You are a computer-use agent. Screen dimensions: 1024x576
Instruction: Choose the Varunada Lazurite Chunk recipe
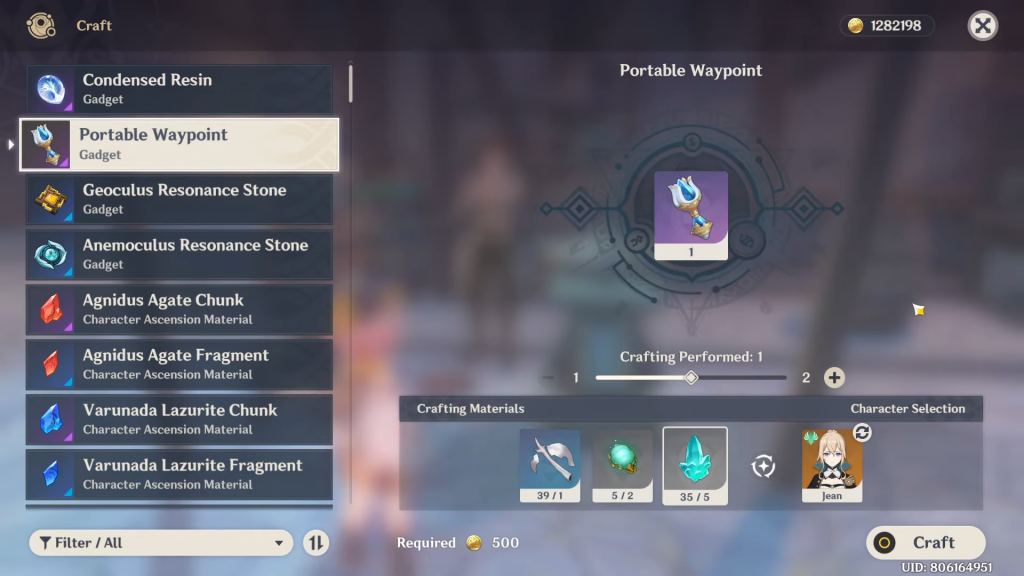[179, 419]
